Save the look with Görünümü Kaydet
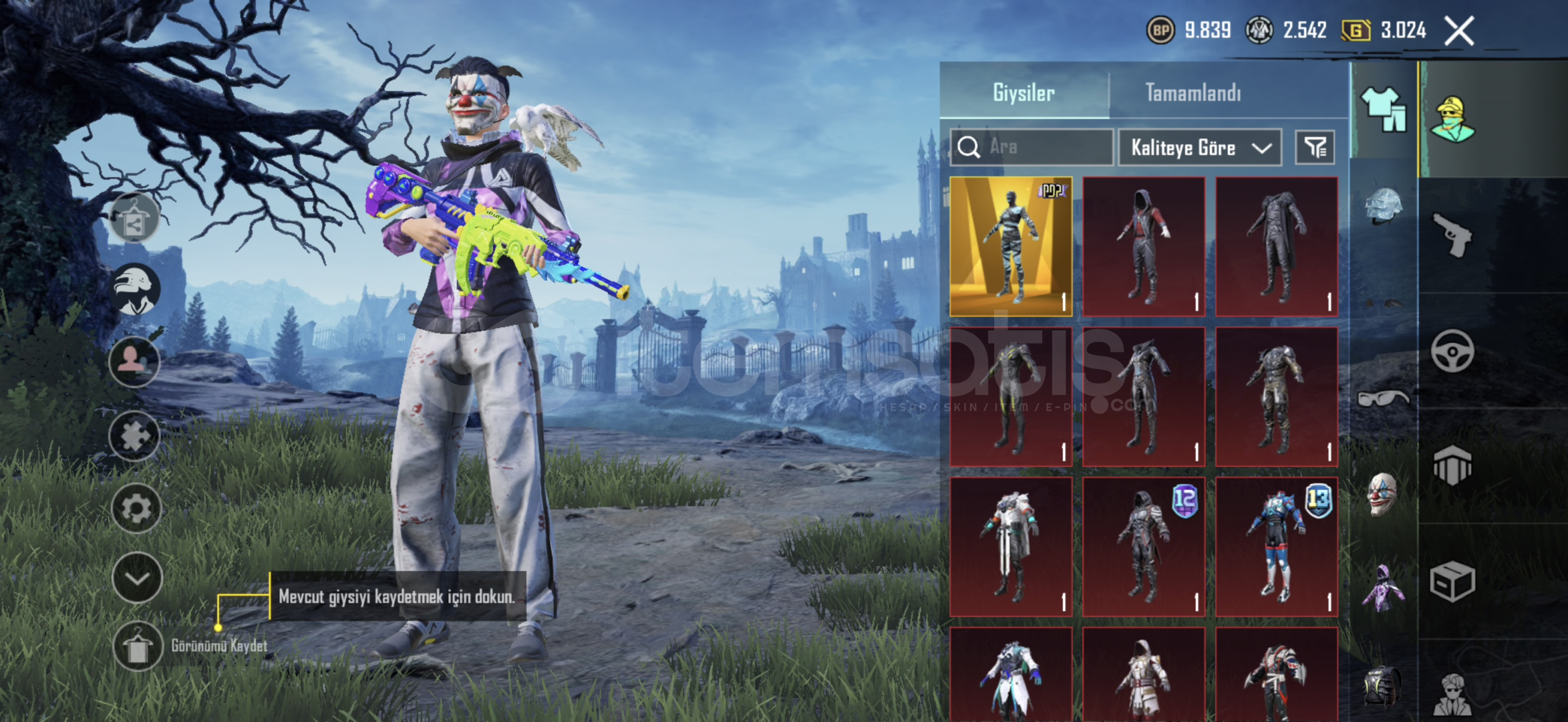The width and height of the screenshot is (1568, 722). [x=138, y=646]
